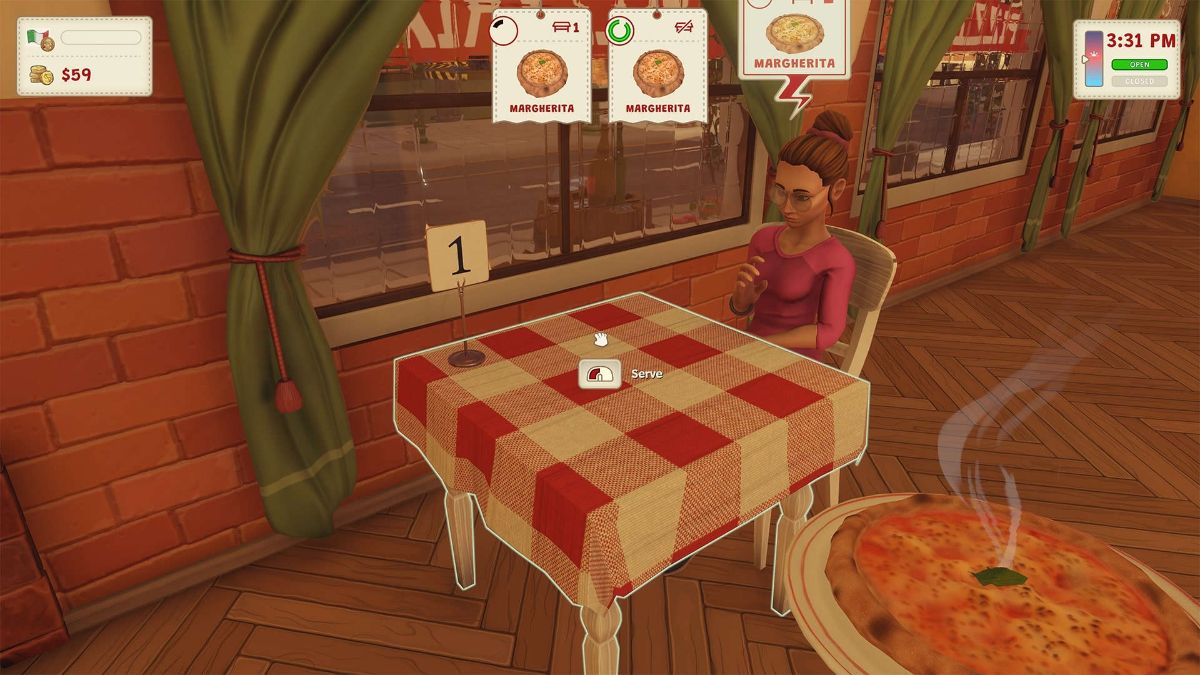Image resolution: width=1200 pixels, height=675 pixels.
Task: Select the Margherita order ticket for table 1
Action: tap(541, 67)
